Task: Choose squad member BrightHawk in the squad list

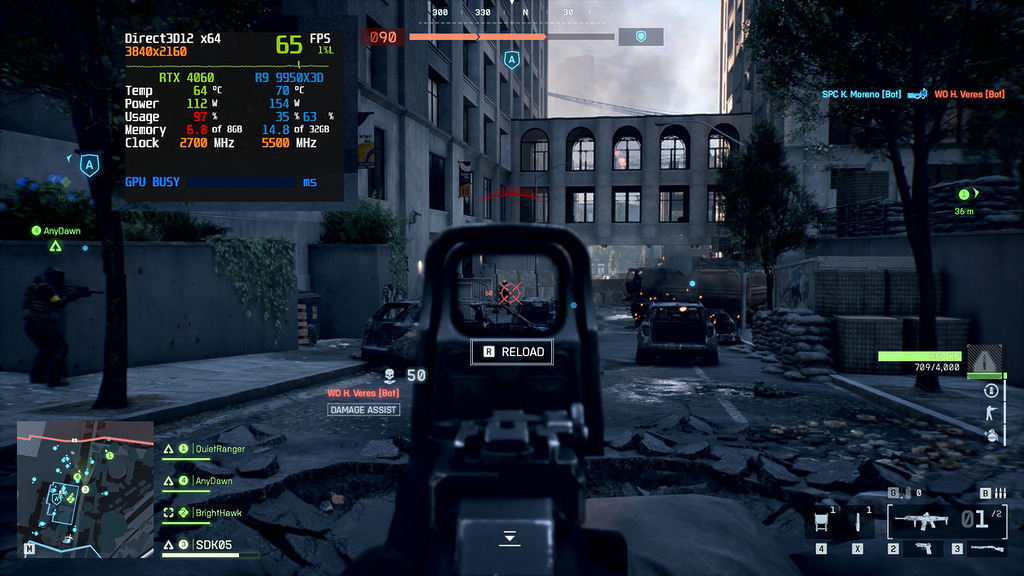Action: (x=220, y=513)
